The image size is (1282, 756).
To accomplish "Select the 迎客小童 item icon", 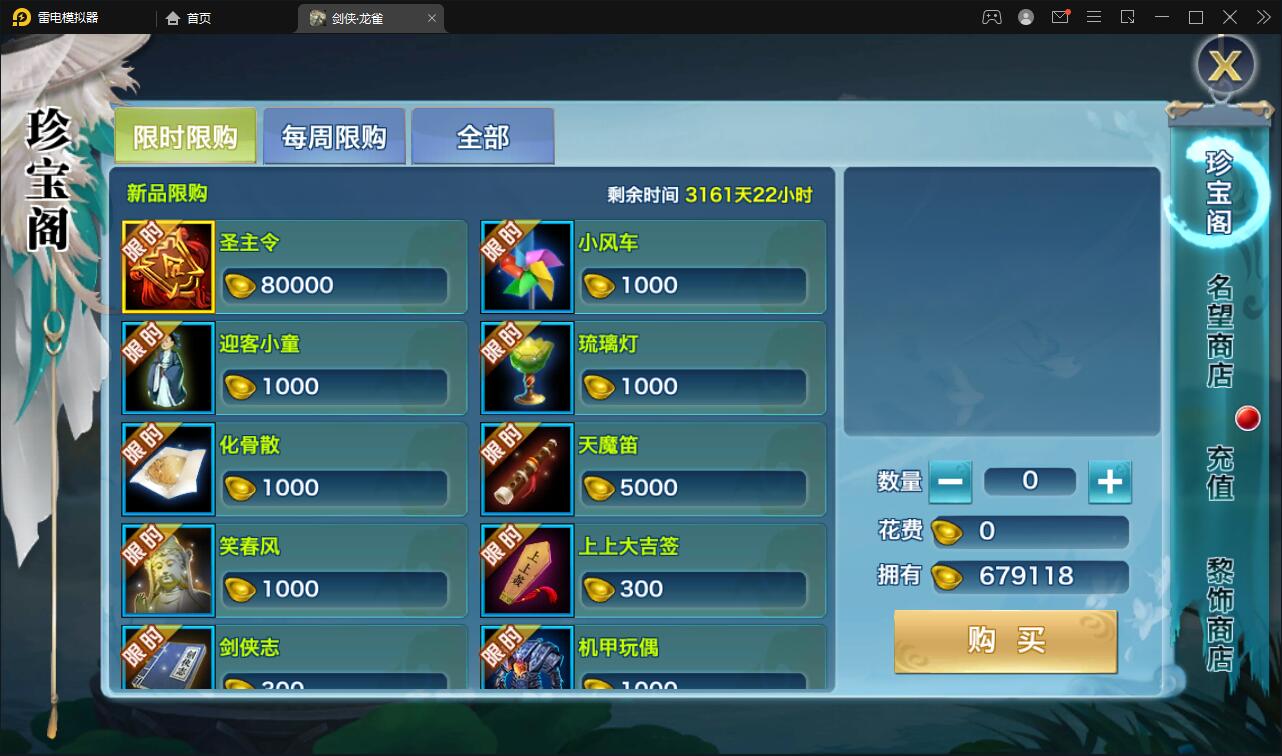I will click(x=168, y=368).
